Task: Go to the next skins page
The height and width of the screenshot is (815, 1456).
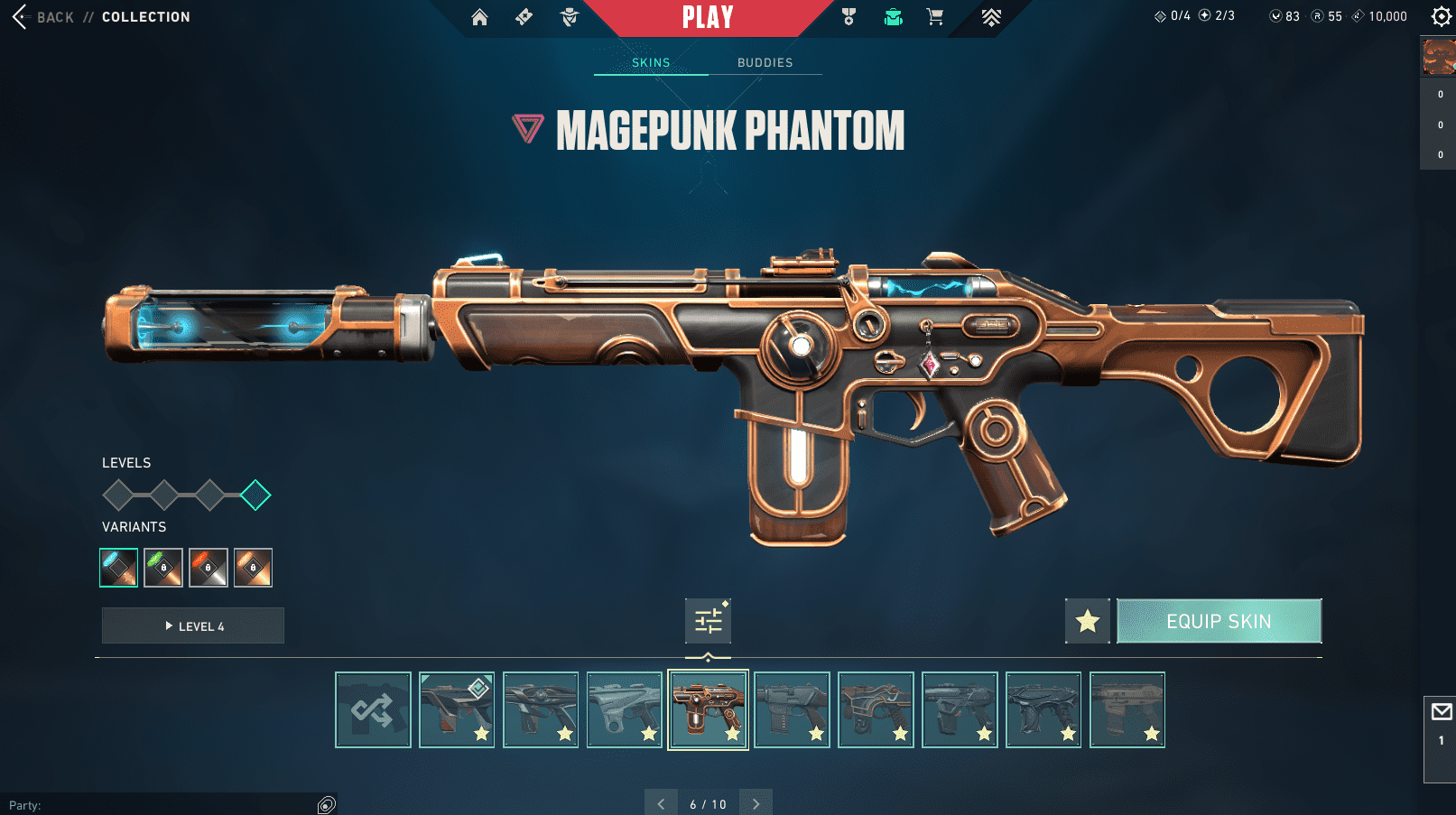Action: [x=756, y=803]
